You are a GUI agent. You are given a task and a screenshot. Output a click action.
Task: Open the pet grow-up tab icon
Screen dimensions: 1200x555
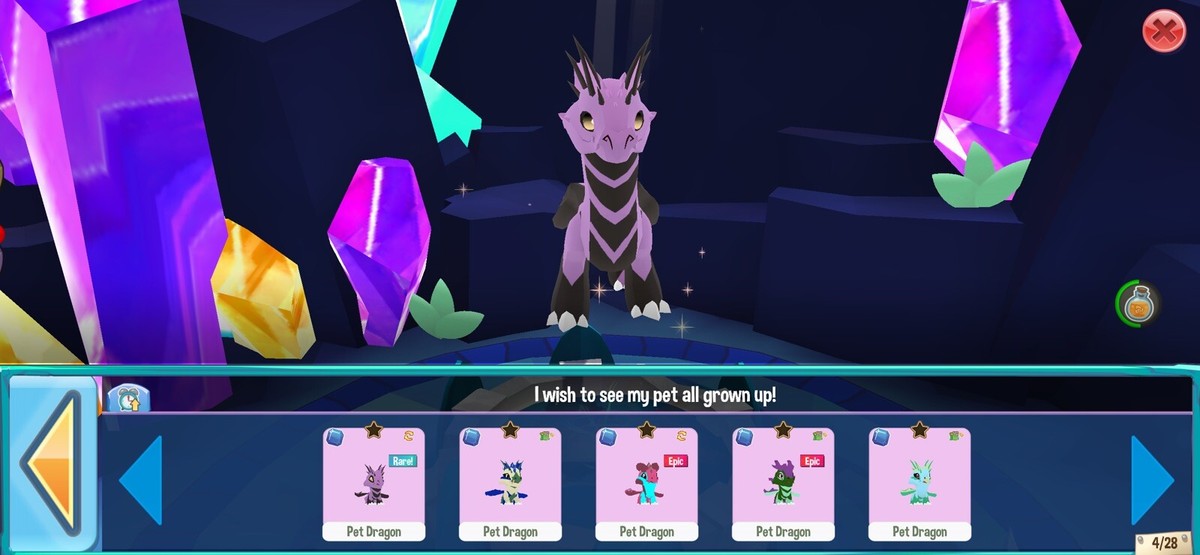(x=128, y=398)
